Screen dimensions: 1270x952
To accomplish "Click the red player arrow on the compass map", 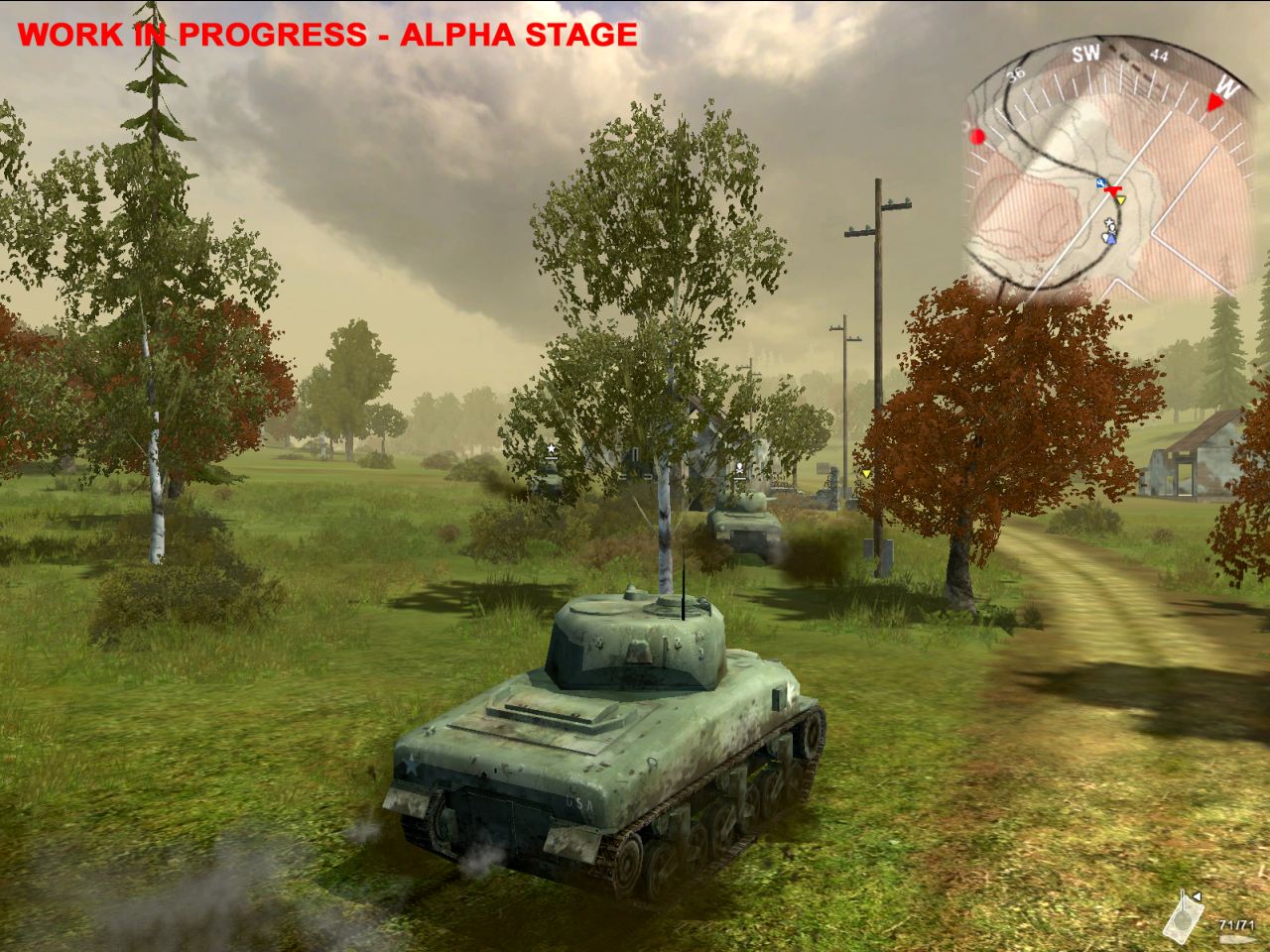I will [1113, 191].
